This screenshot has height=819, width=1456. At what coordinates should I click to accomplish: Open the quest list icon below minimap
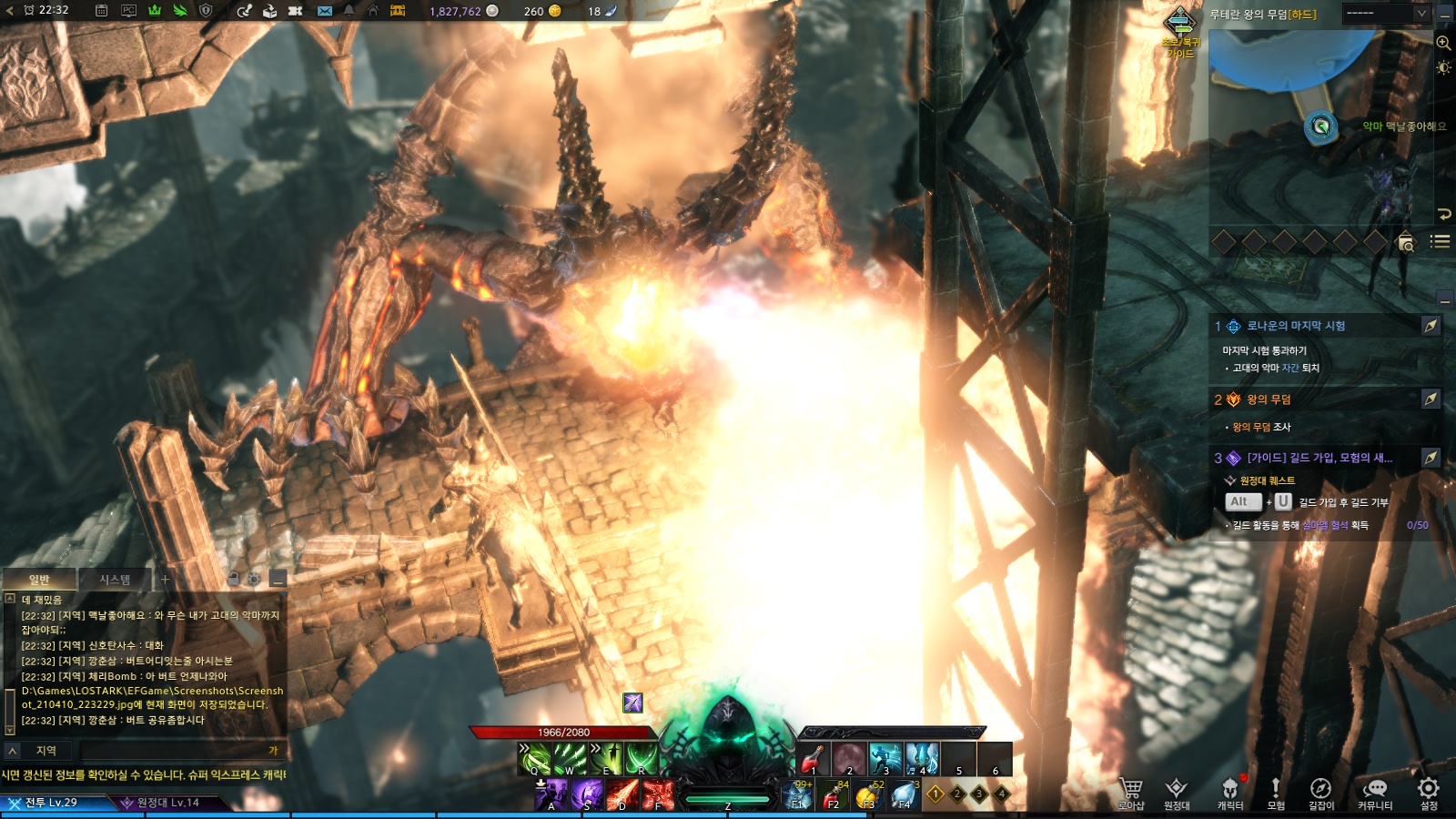pyautogui.click(x=1440, y=241)
